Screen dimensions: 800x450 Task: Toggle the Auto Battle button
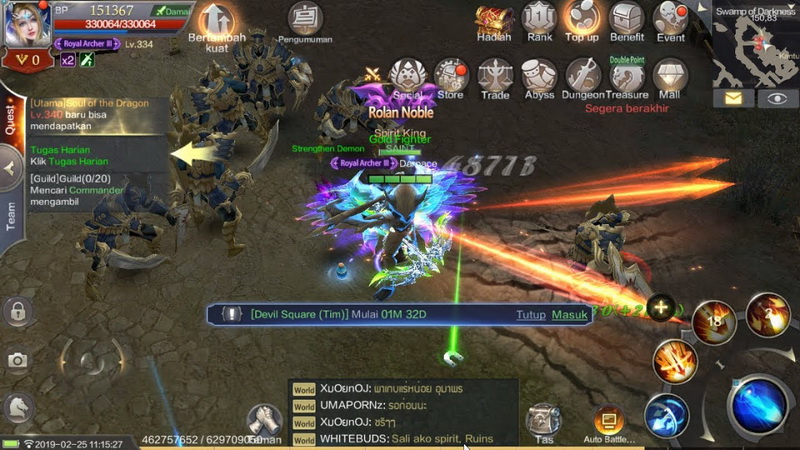(x=608, y=423)
